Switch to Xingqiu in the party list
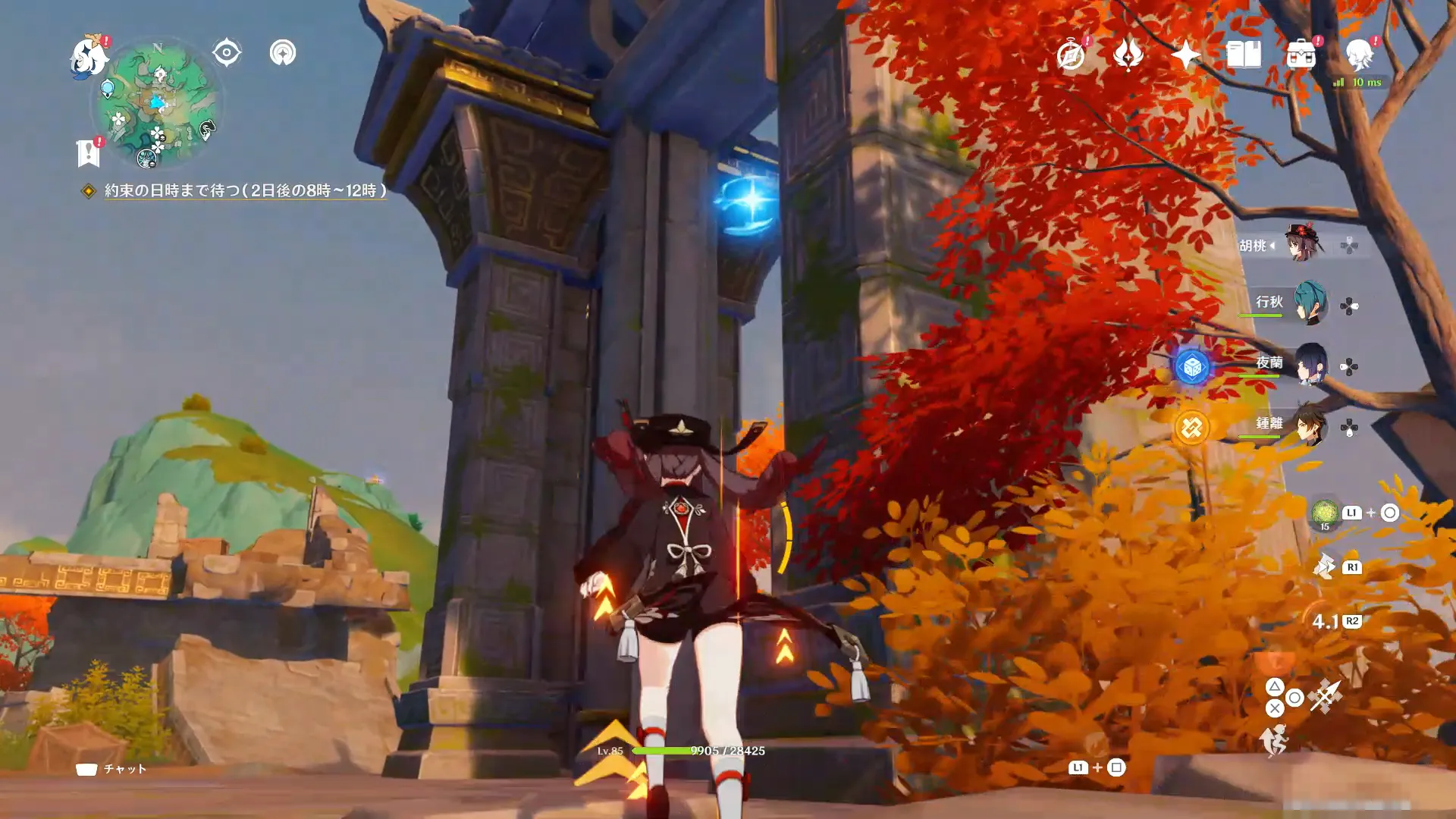1456x819 pixels. click(x=1309, y=303)
